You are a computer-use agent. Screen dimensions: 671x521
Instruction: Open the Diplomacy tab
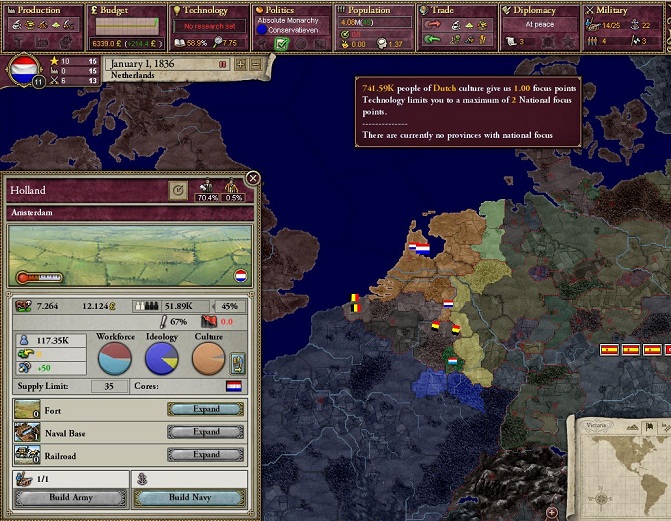tap(539, 11)
